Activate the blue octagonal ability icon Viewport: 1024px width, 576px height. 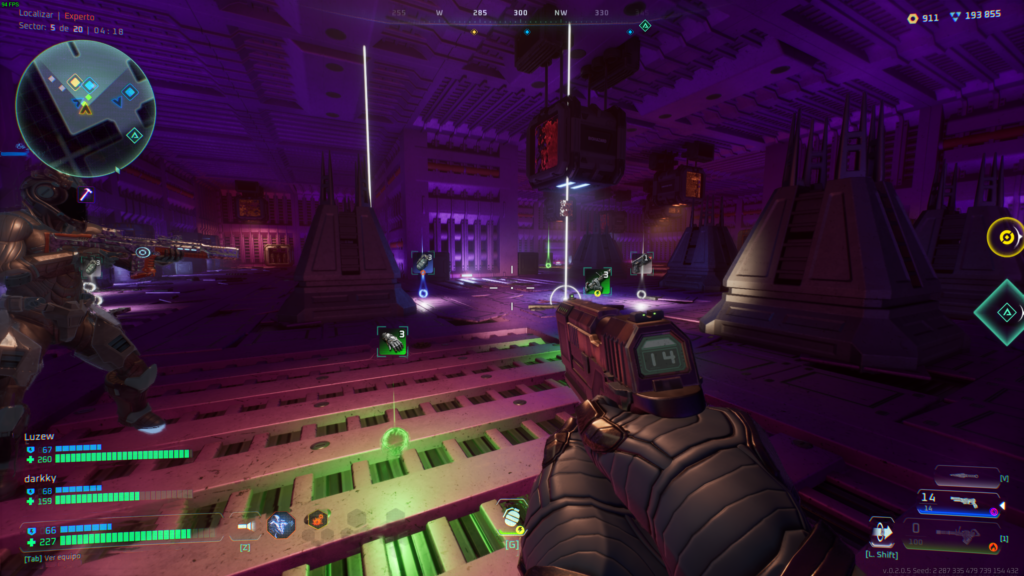click(281, 524)
